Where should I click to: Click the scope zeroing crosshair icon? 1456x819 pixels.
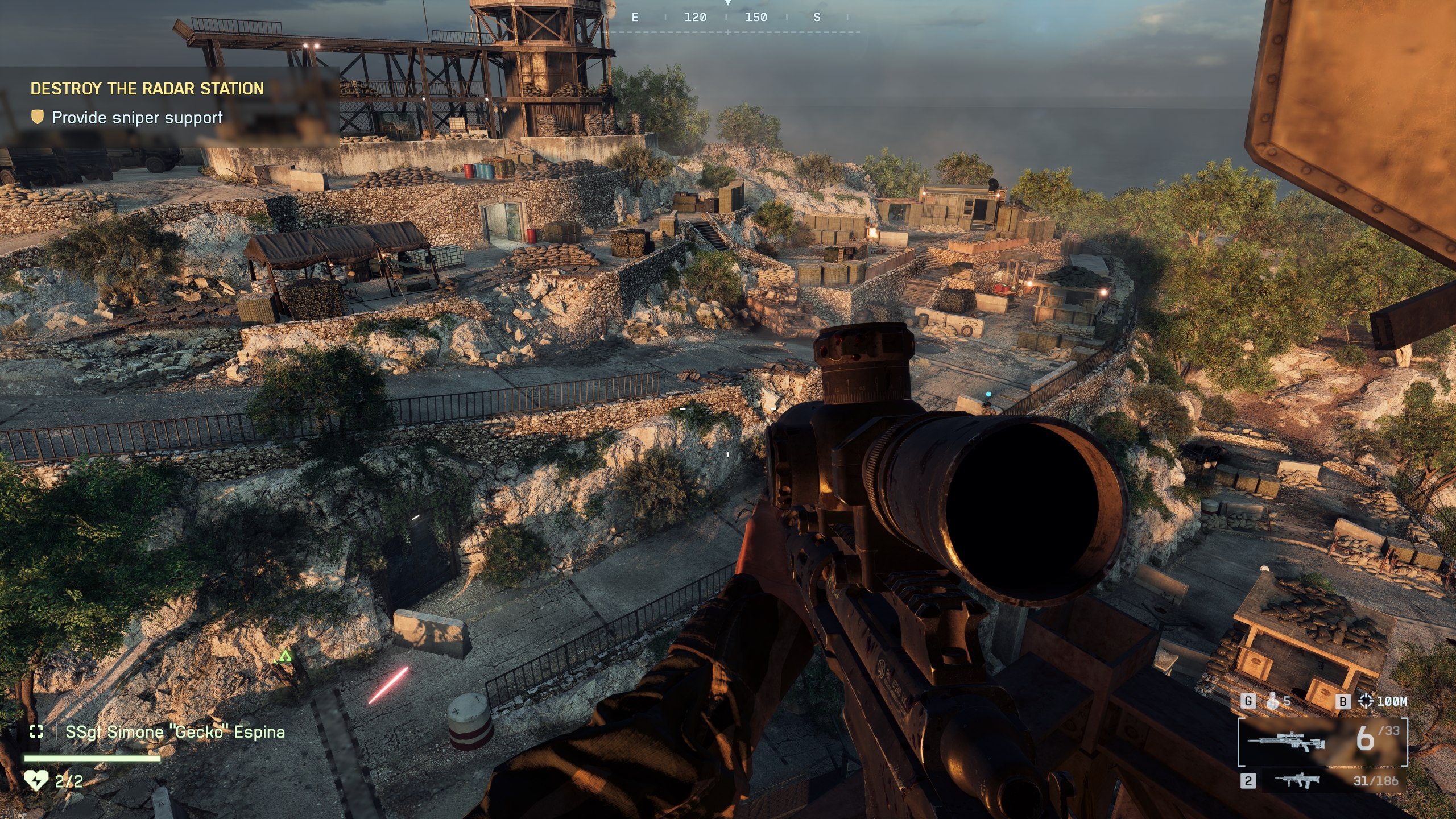(x=1366, y=701)
